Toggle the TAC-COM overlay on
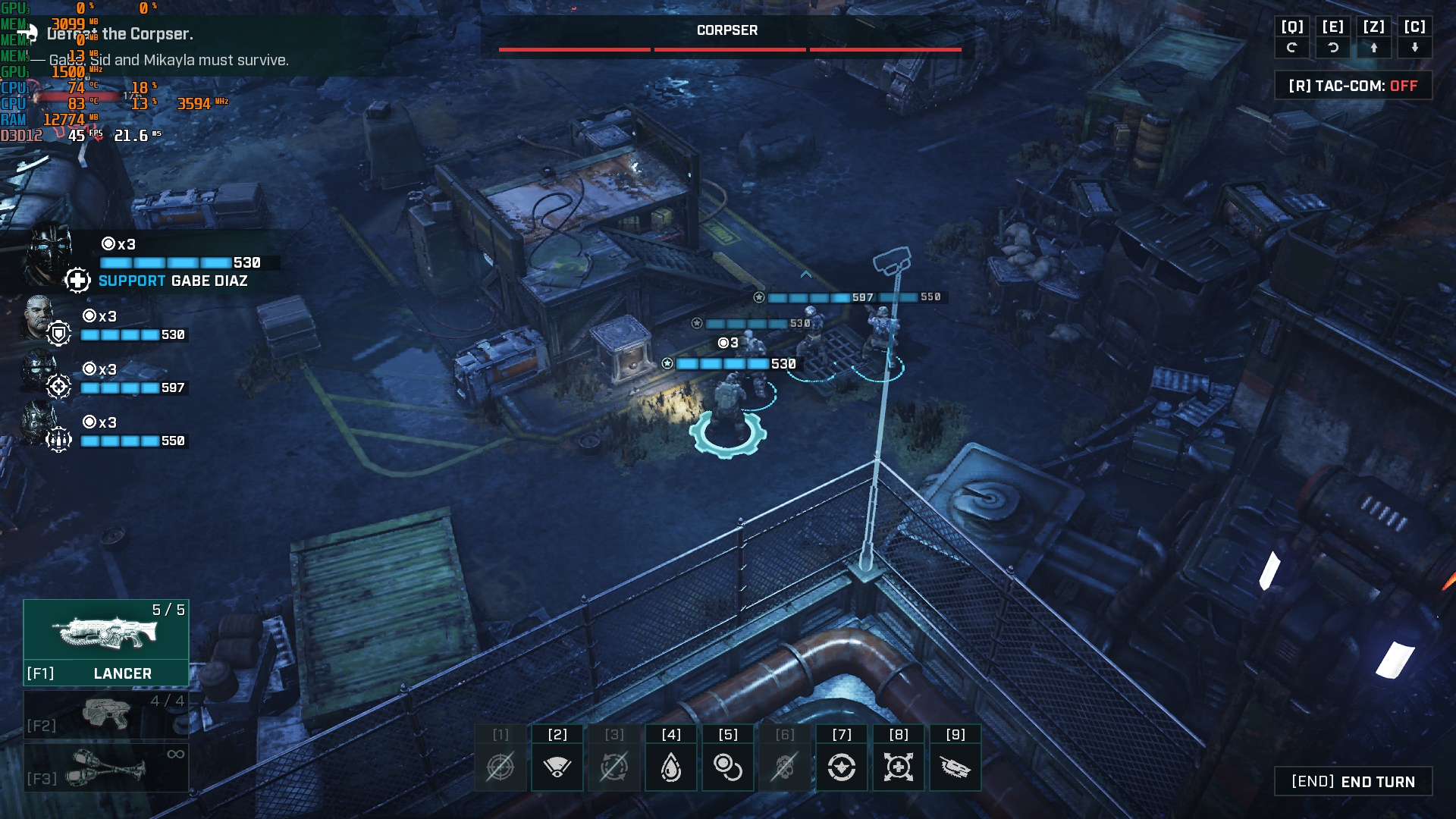This screenshot has height=819, width=1456. (x=1353, y=86)
